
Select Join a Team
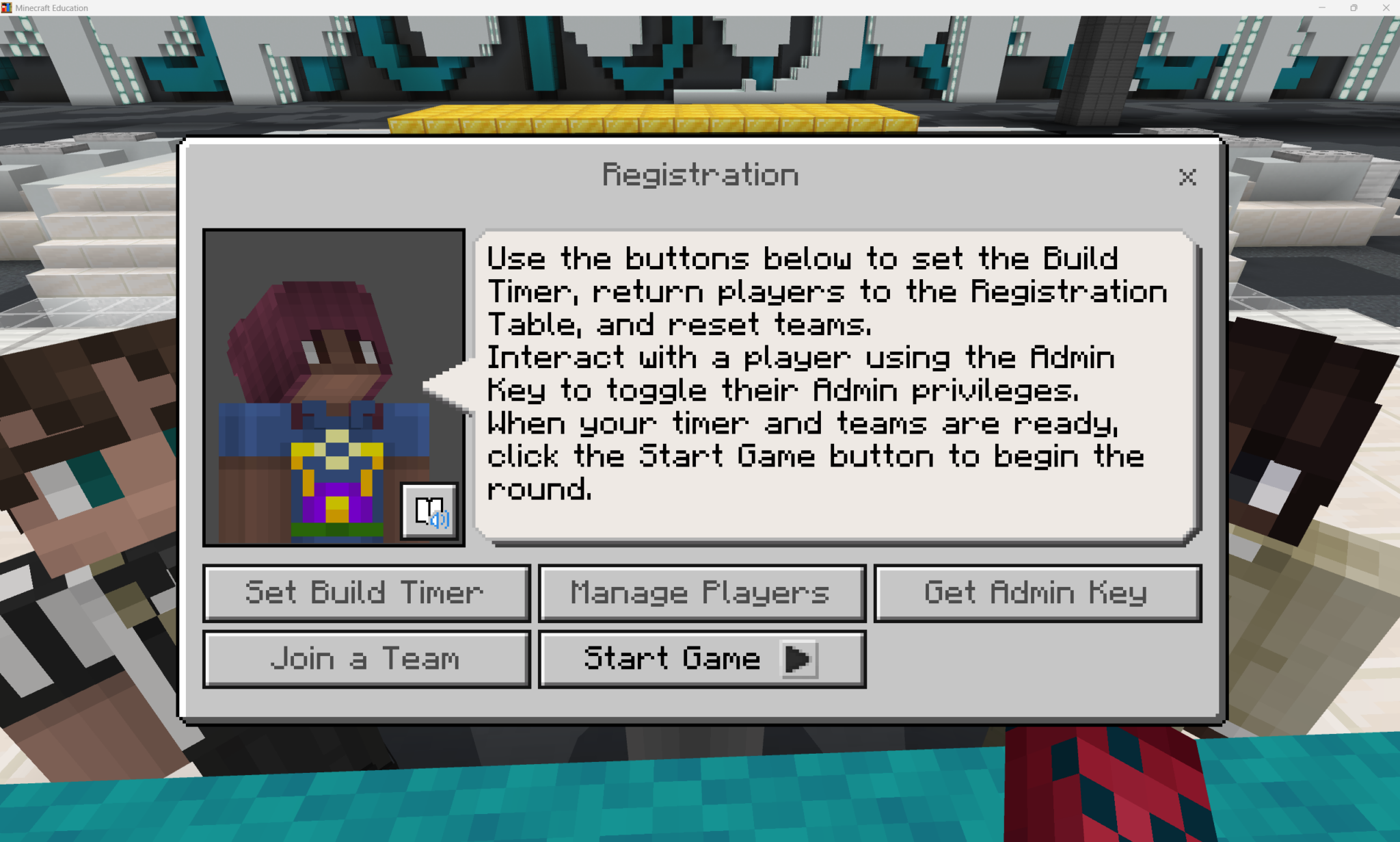(x=366, y=659)
